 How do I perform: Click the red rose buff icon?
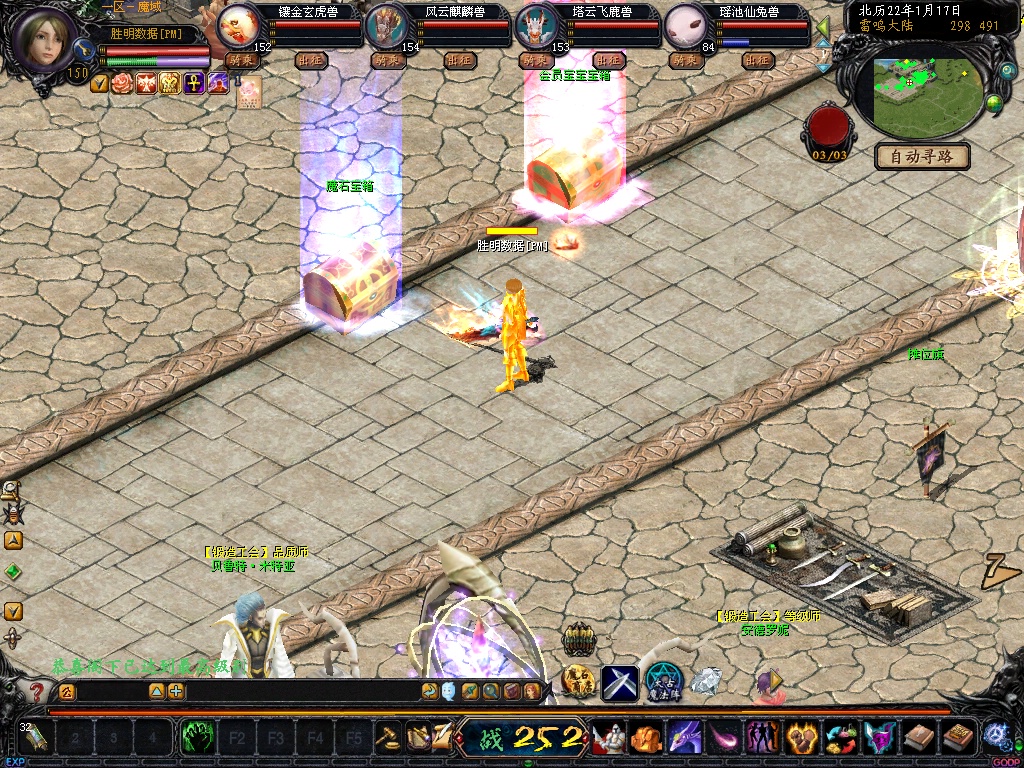tap(122, 83)
